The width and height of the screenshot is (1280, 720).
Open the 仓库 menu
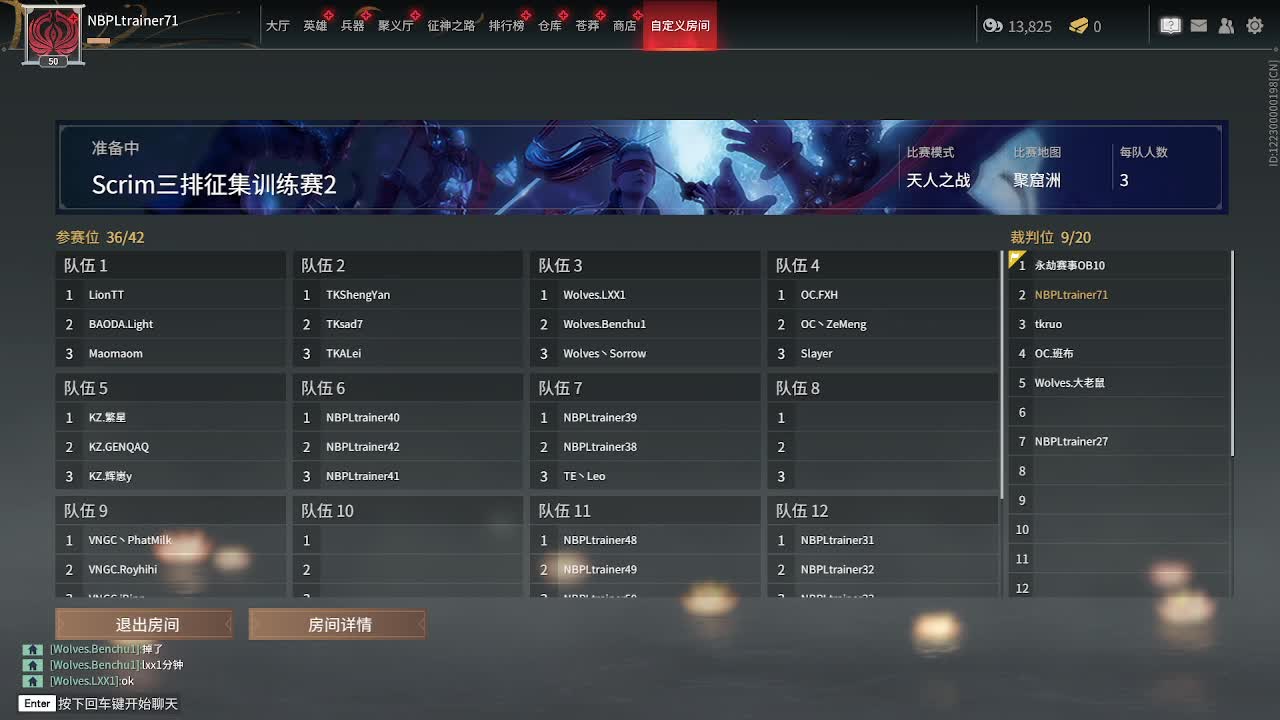pos(549,27)
